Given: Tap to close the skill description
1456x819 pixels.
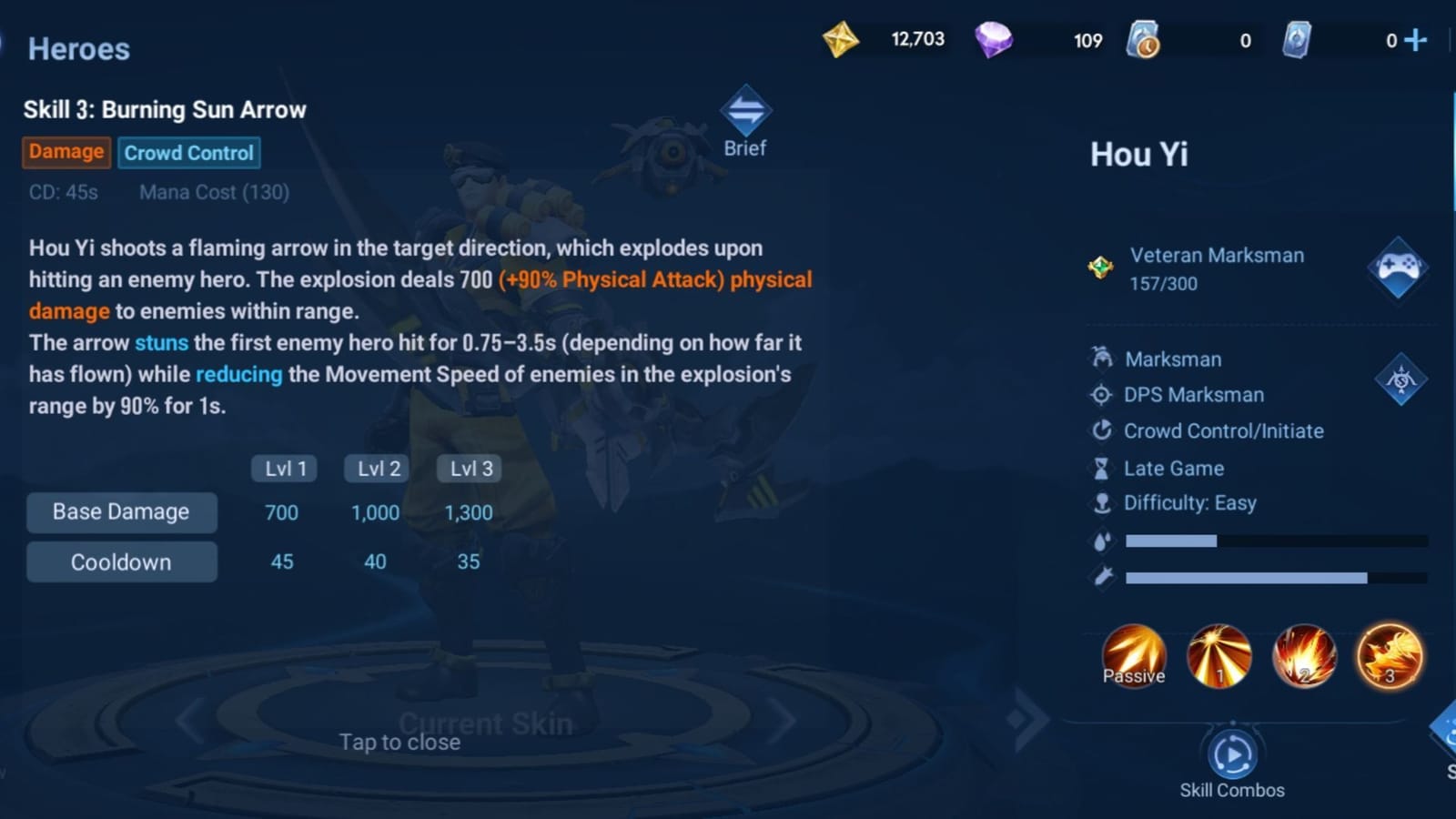Looking at the screenshot, I should pos(400,742).
